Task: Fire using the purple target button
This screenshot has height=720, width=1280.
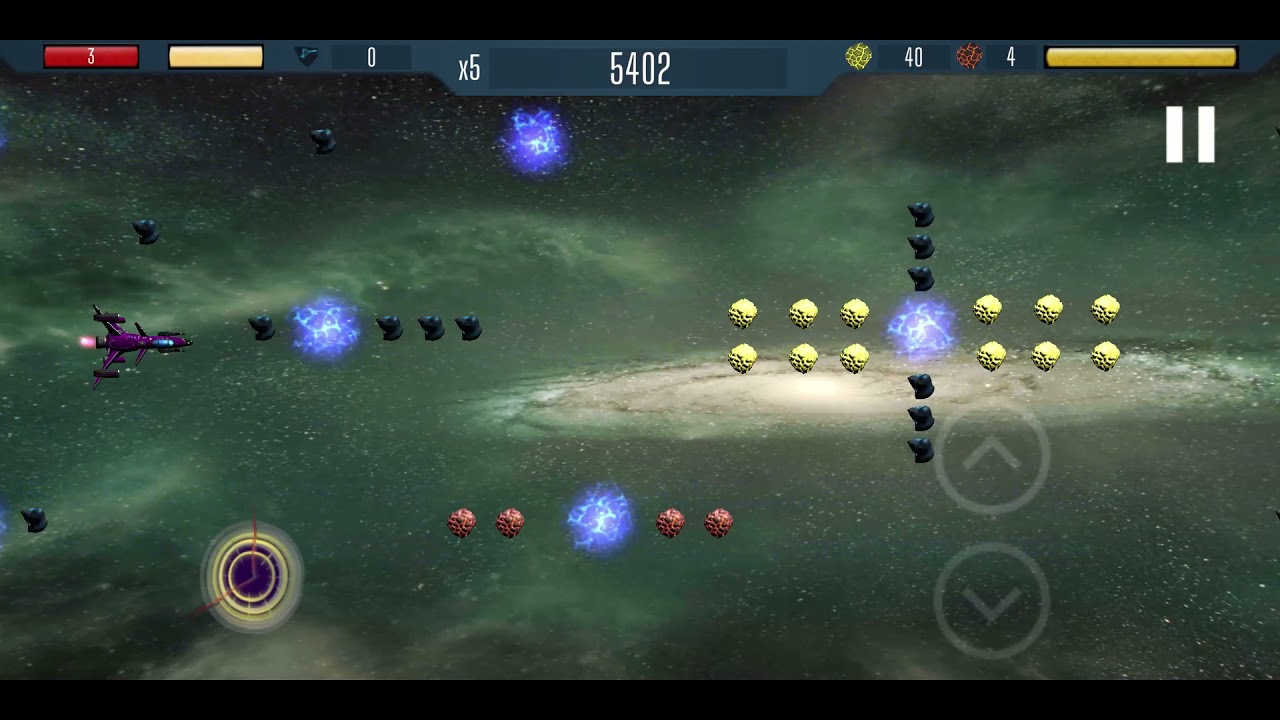Action: point(251,576)
